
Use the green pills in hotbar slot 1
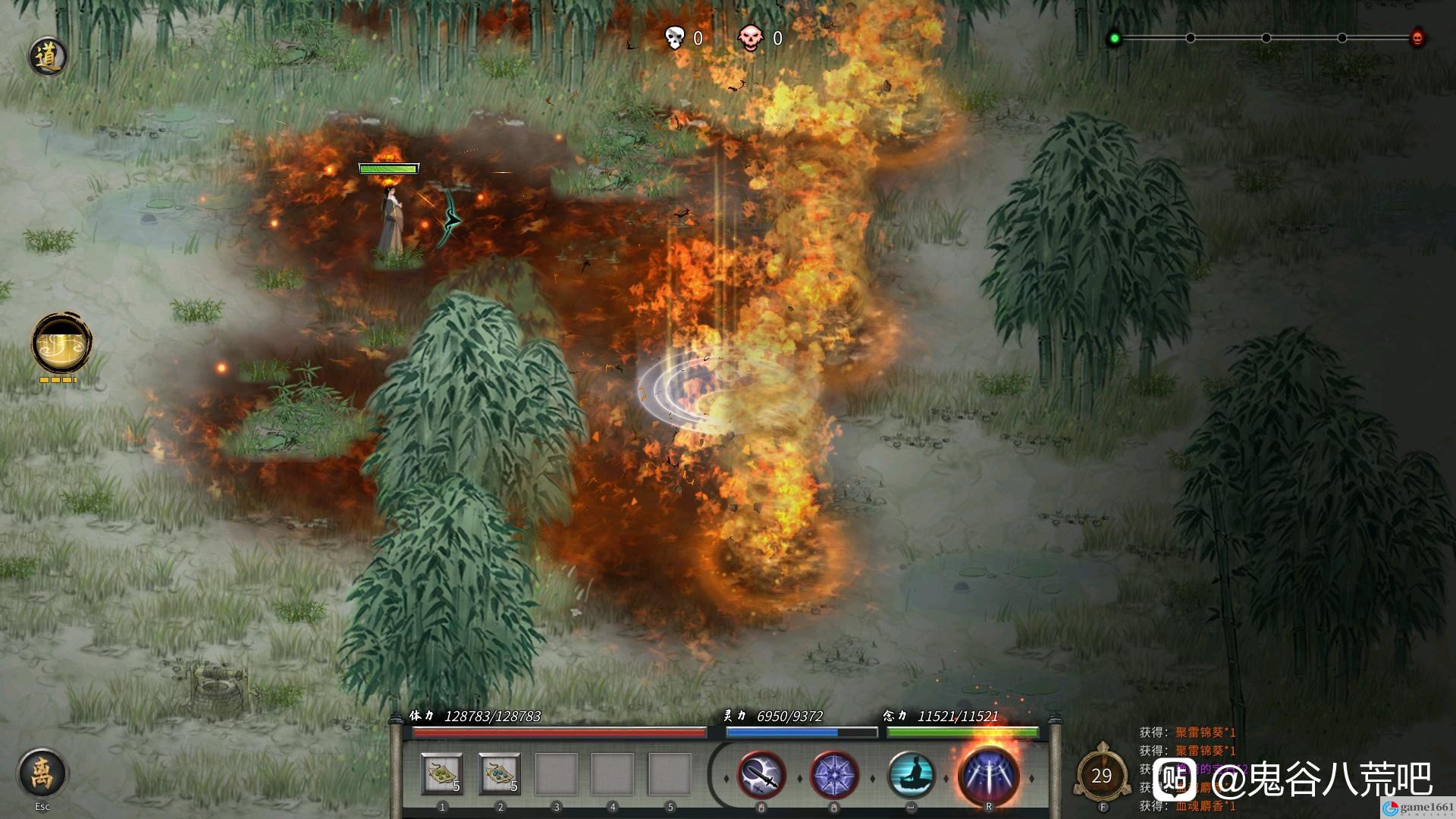coord(442,774)
